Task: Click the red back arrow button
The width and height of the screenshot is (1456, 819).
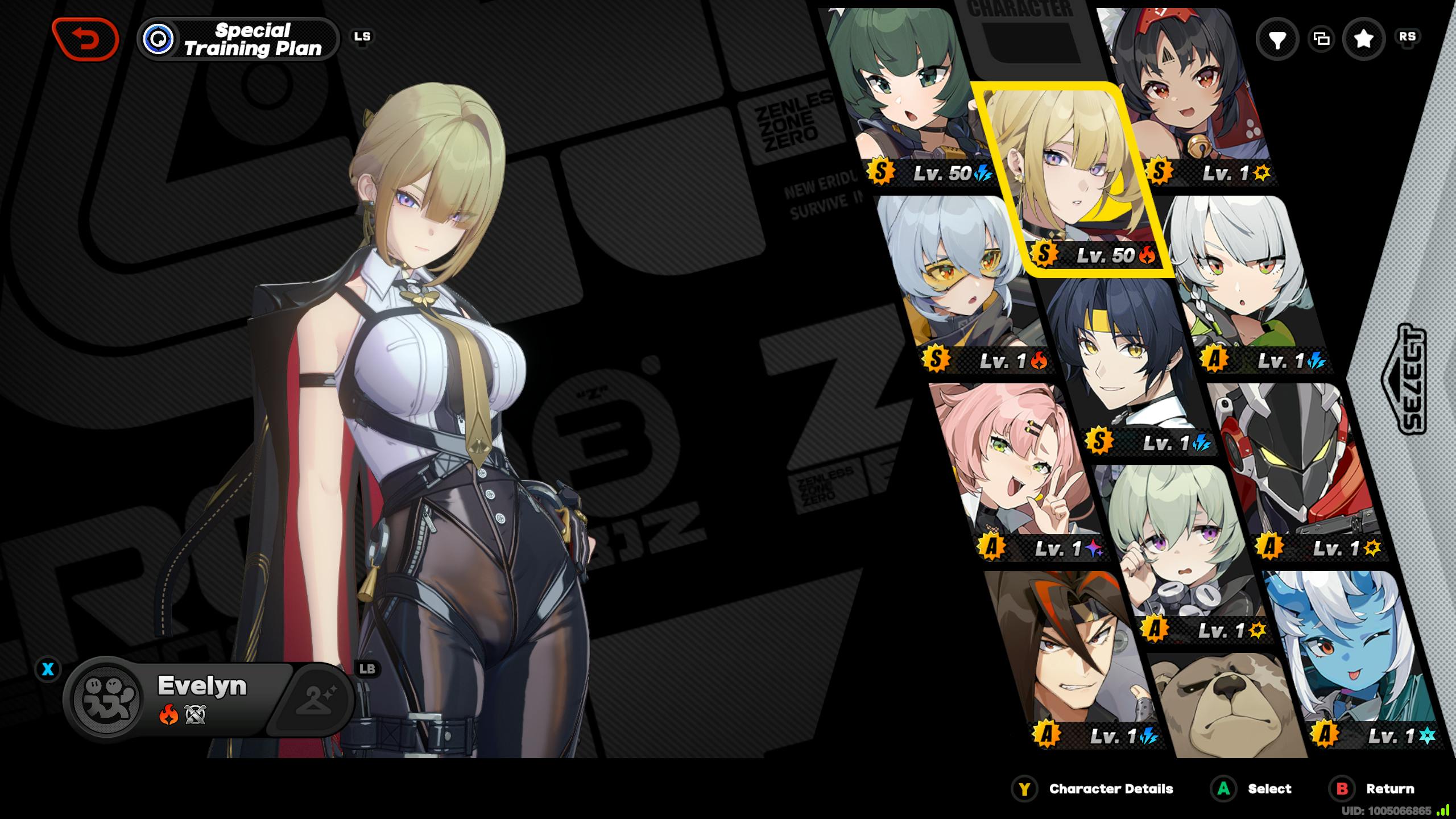Action: (85, 39)
